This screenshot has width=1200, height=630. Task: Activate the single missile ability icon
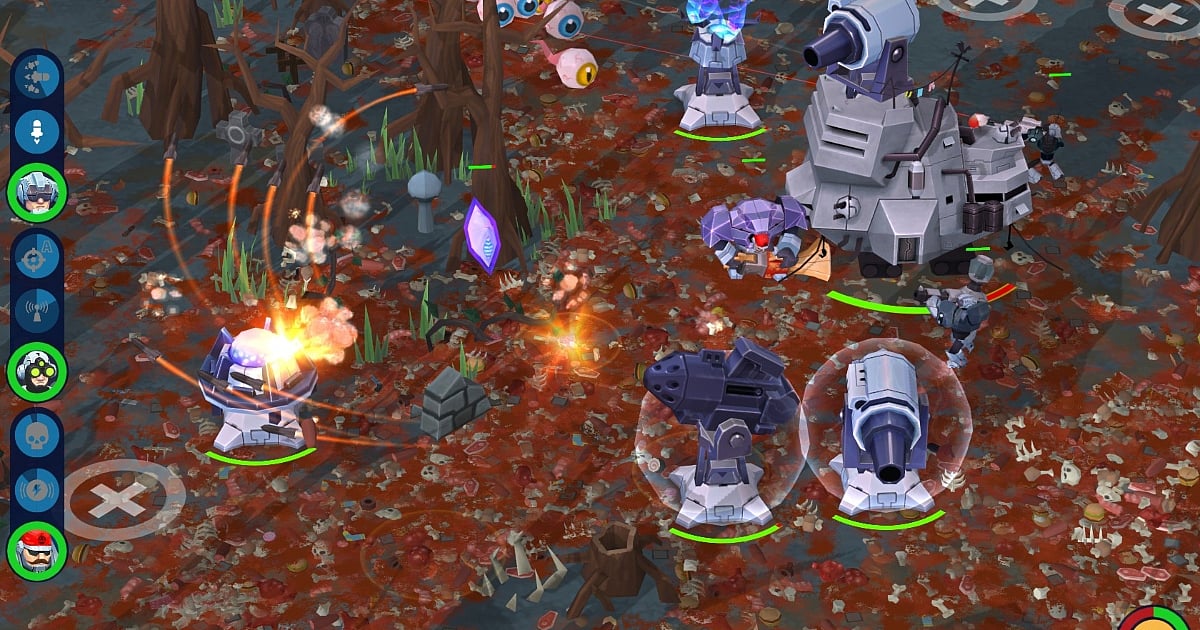point(37,130)
